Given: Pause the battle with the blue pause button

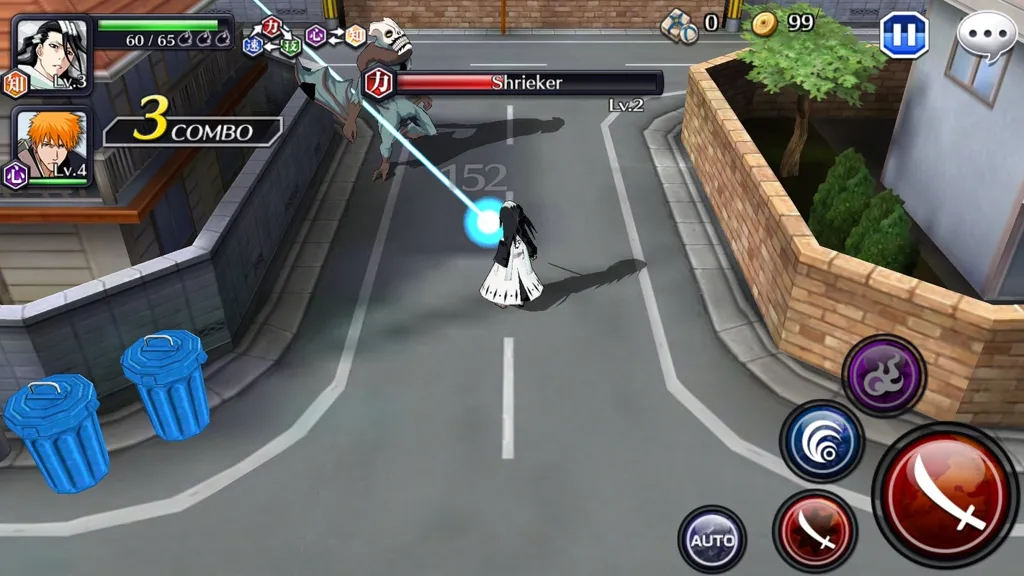Looking at the screenshot, I should [x=904, y=35].
